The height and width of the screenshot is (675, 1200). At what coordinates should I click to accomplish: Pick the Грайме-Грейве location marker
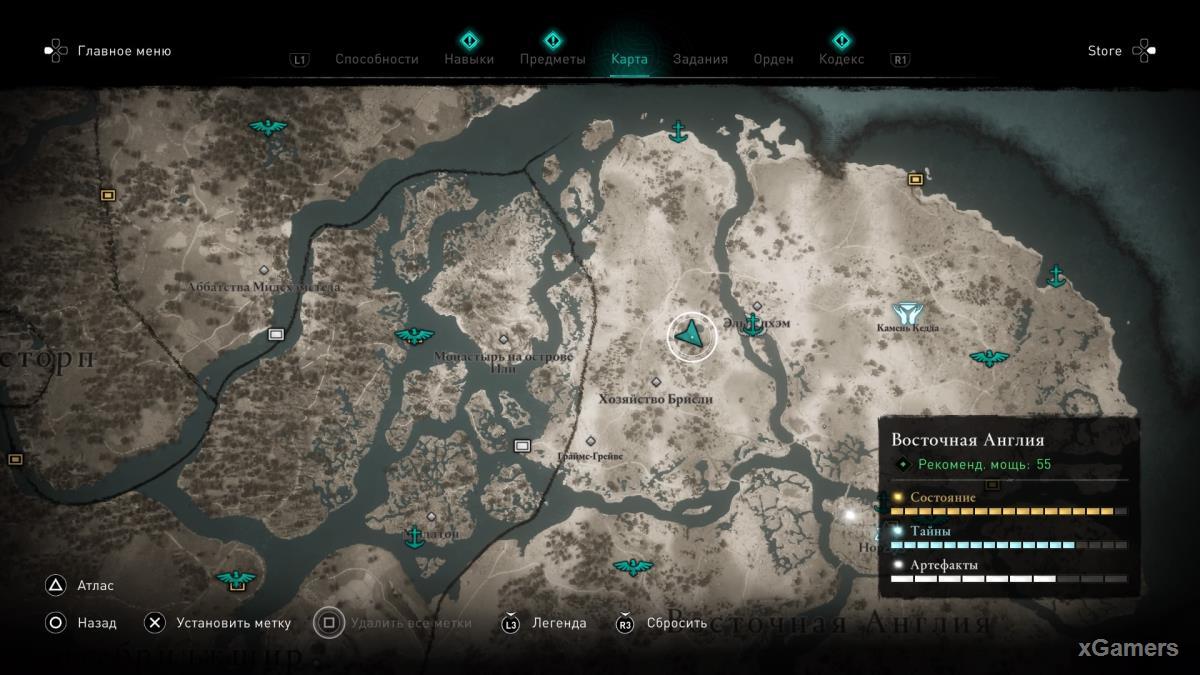(590, 441)
